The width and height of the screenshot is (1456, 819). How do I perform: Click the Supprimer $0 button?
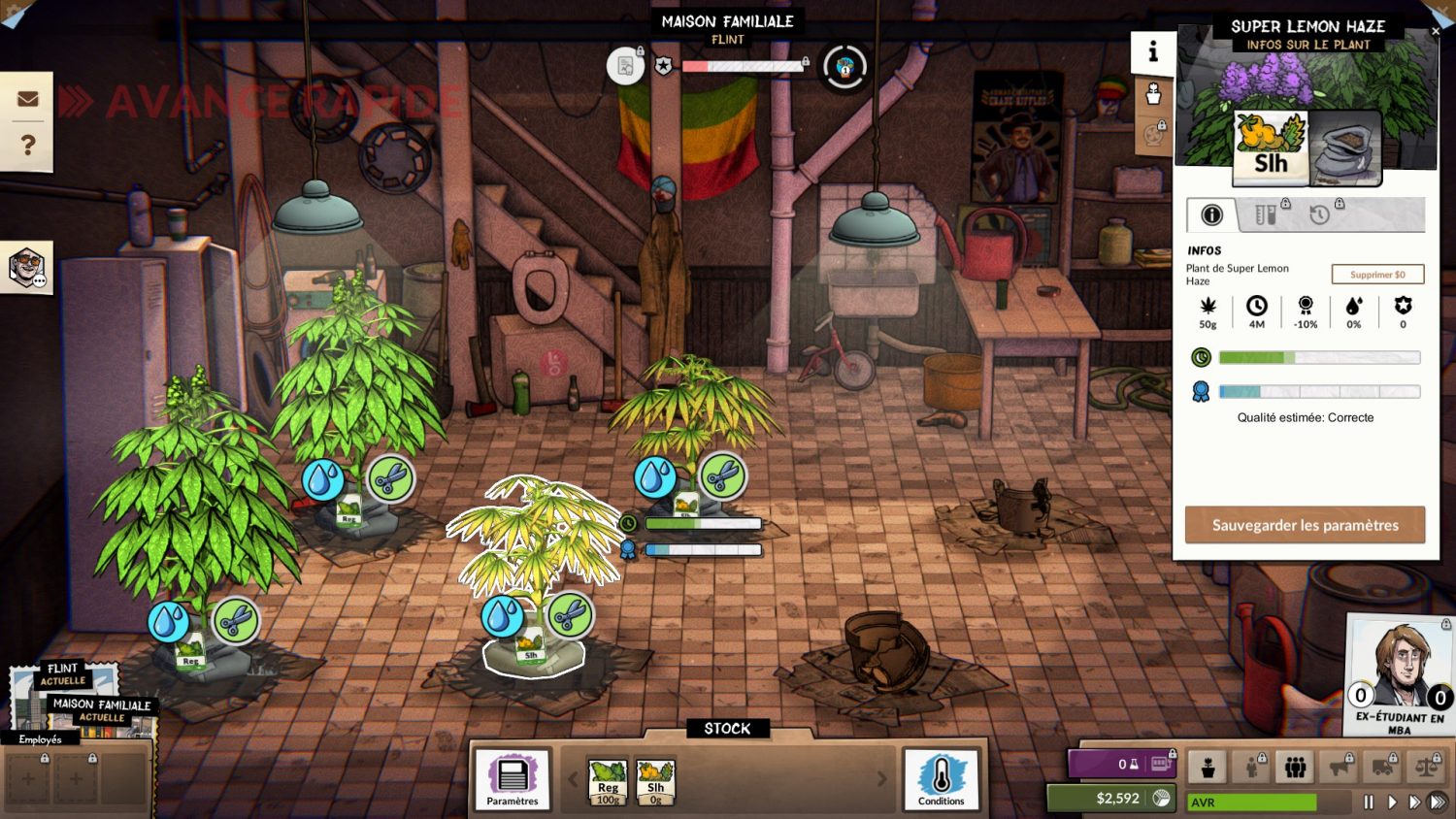coord(1377,275)
